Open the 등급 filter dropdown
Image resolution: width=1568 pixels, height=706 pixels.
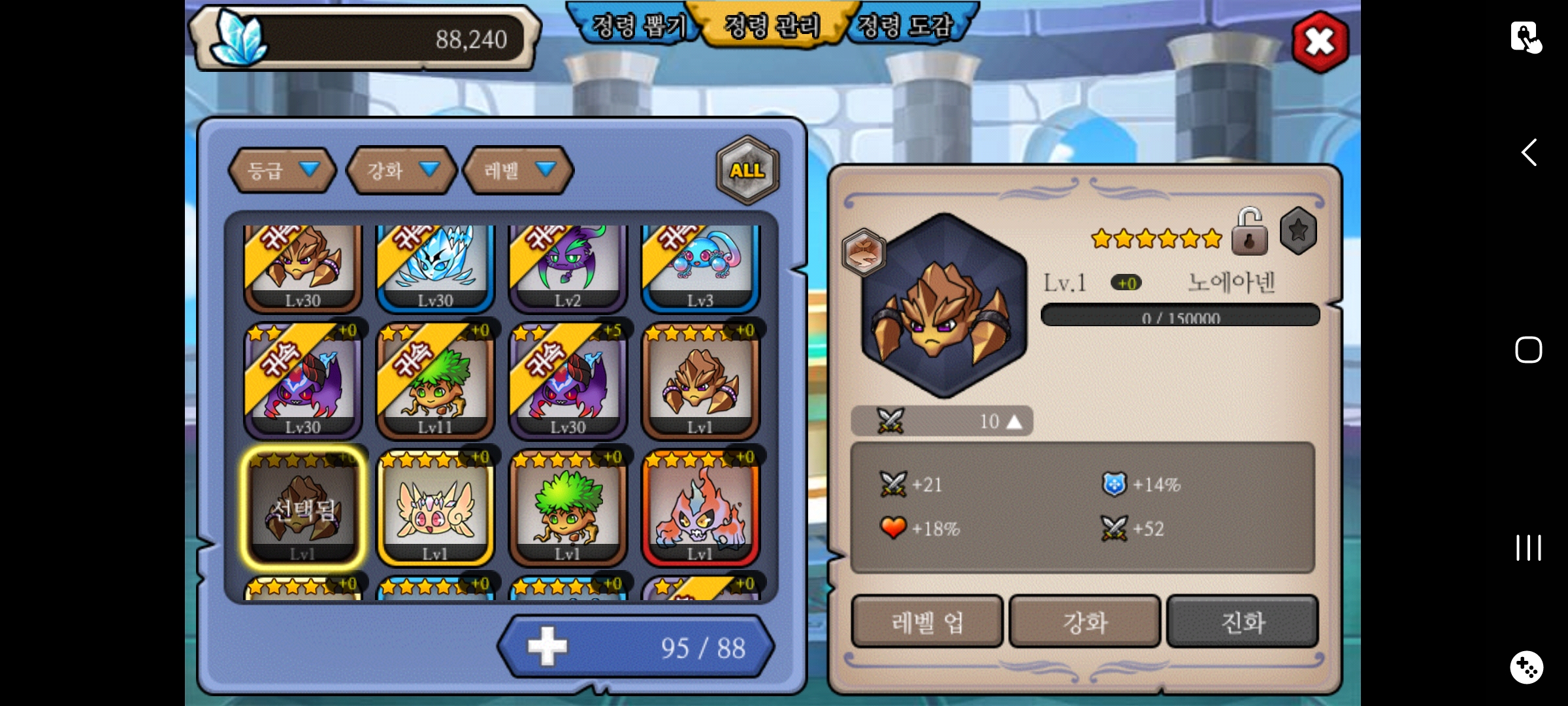282,171
